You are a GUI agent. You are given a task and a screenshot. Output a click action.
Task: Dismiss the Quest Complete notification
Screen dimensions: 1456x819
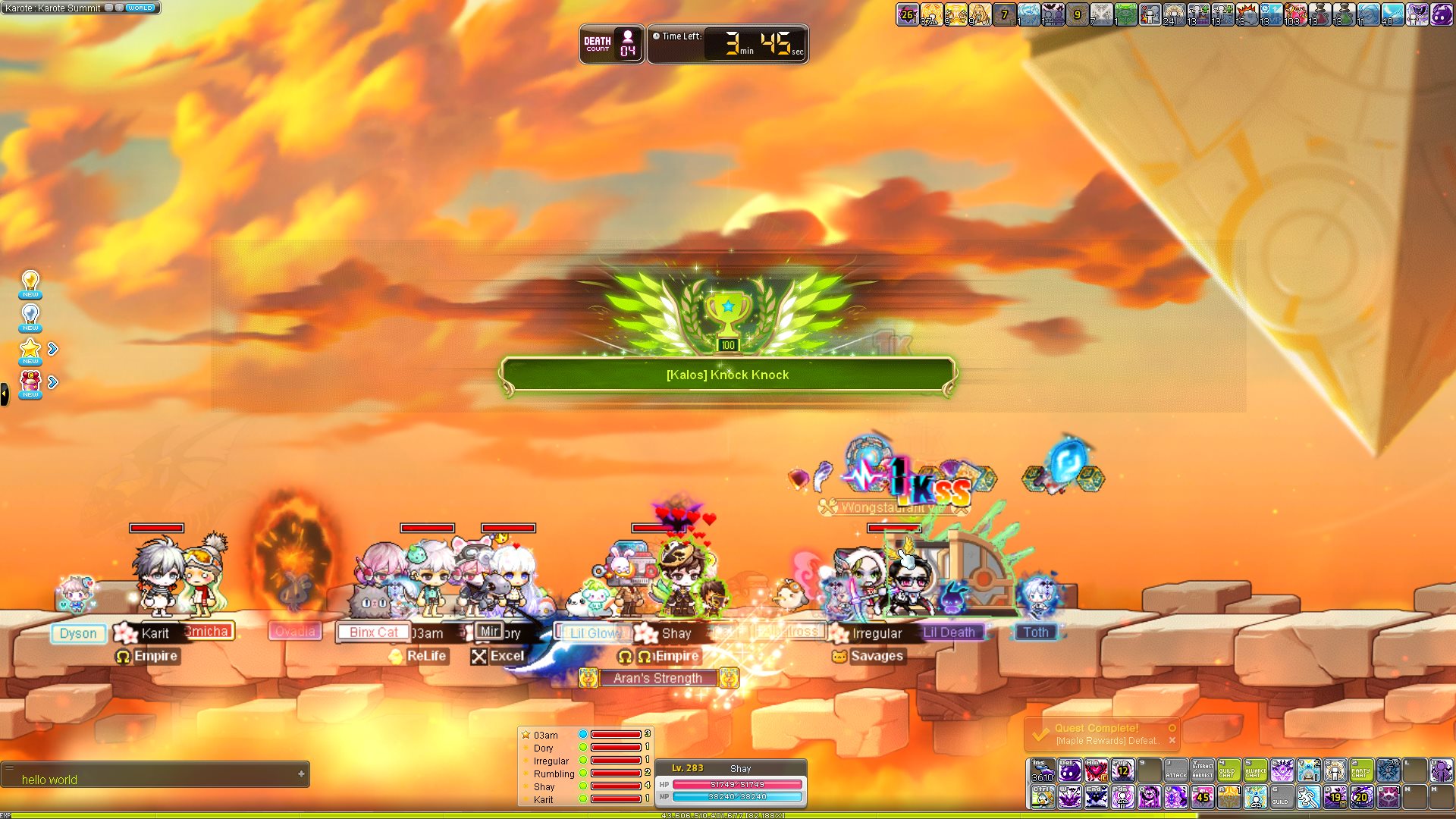point(1172,741)
